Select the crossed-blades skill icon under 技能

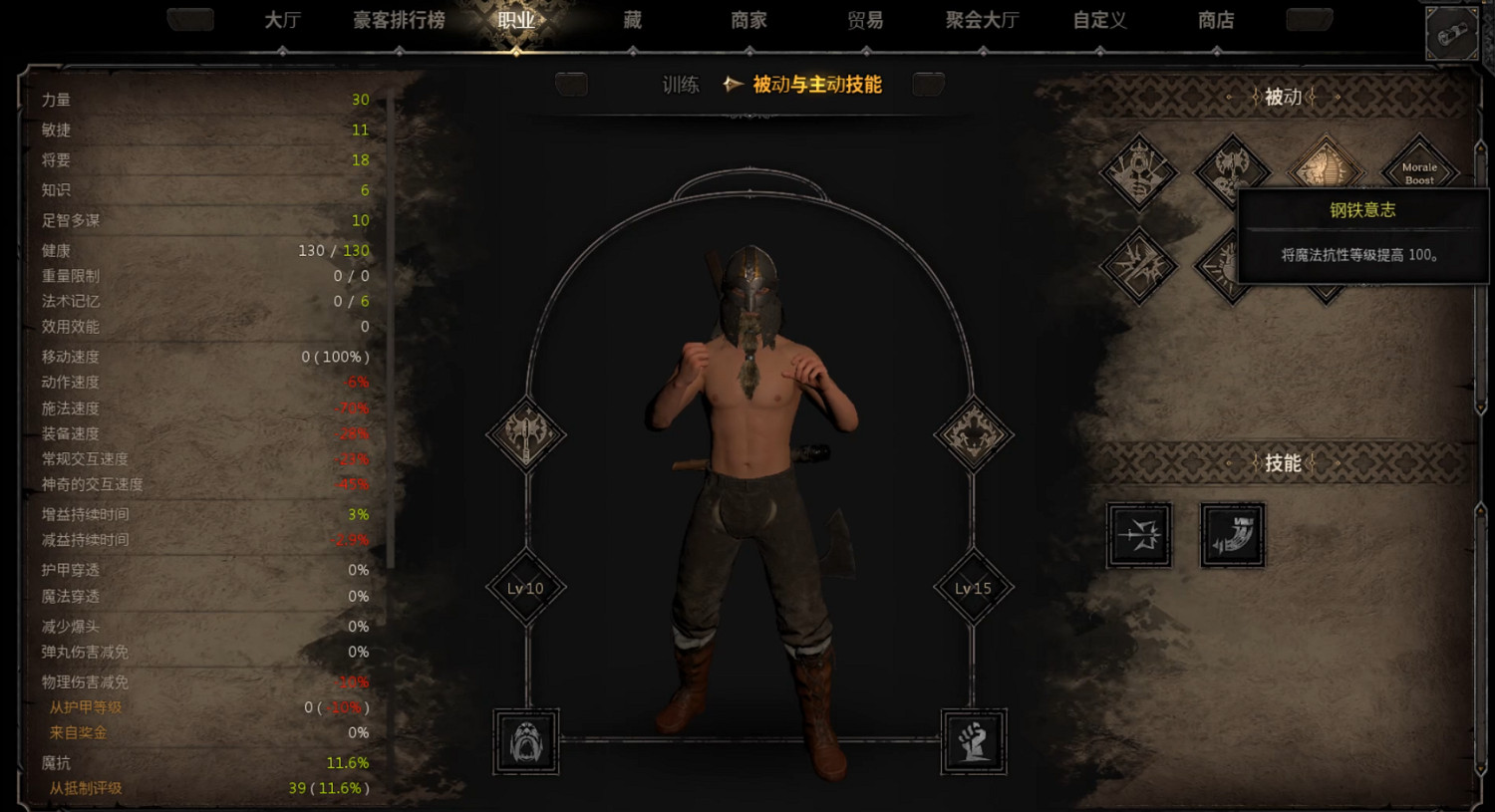pos(1138,534)
